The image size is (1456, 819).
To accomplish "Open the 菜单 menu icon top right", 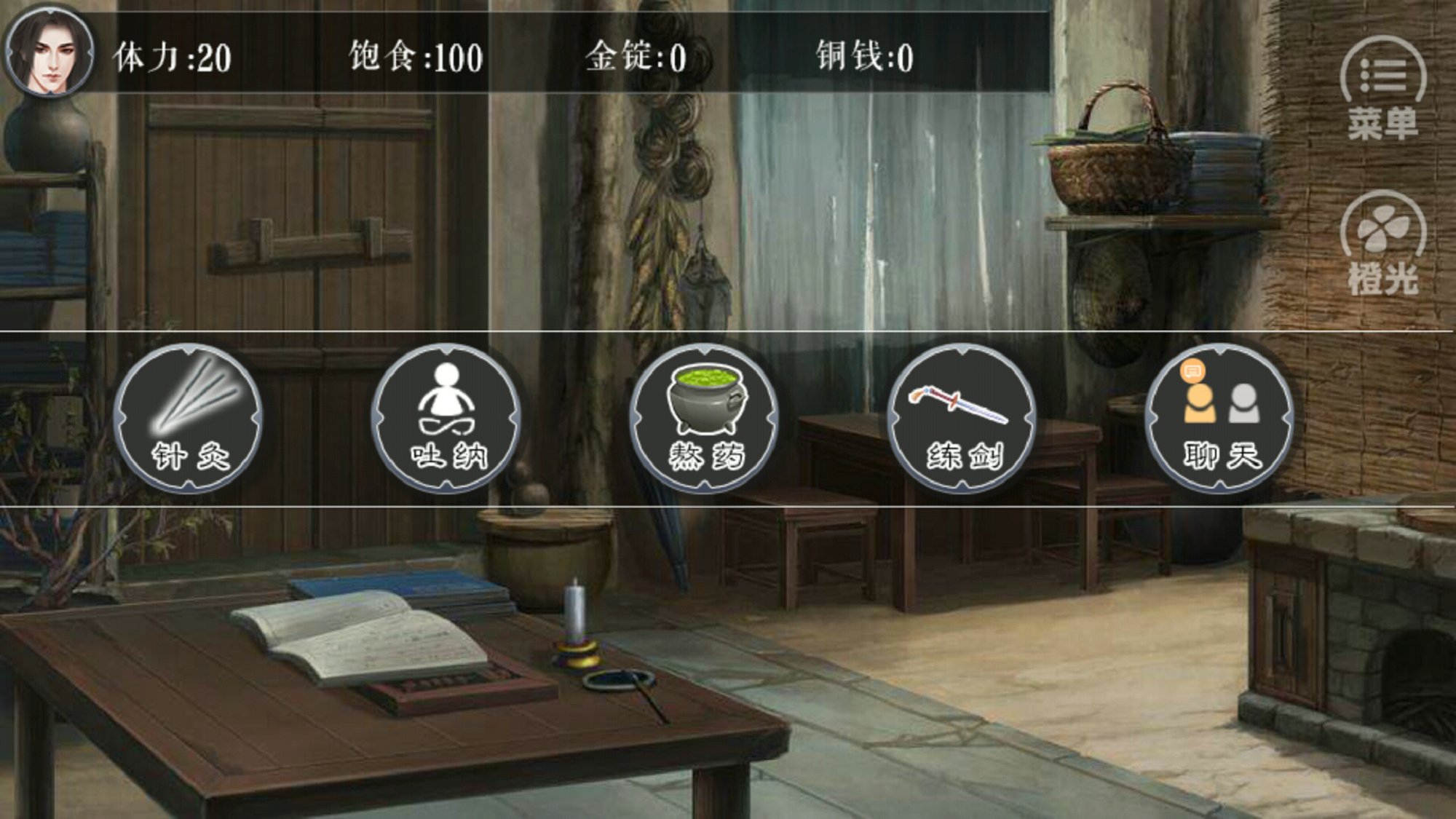I will click(x=1387, y=69).
